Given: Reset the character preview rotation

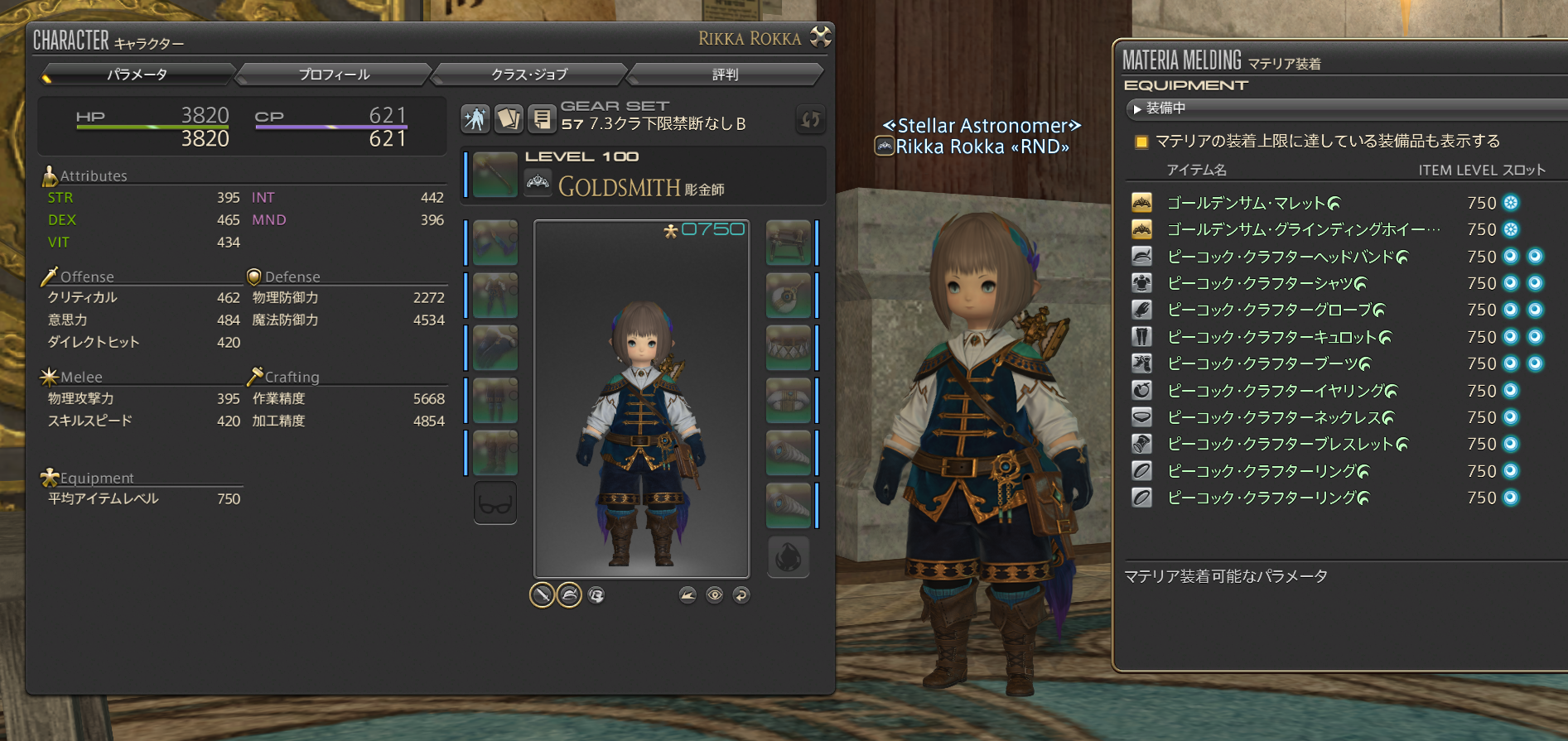Looking at the screenshot, I should [741, 594].
